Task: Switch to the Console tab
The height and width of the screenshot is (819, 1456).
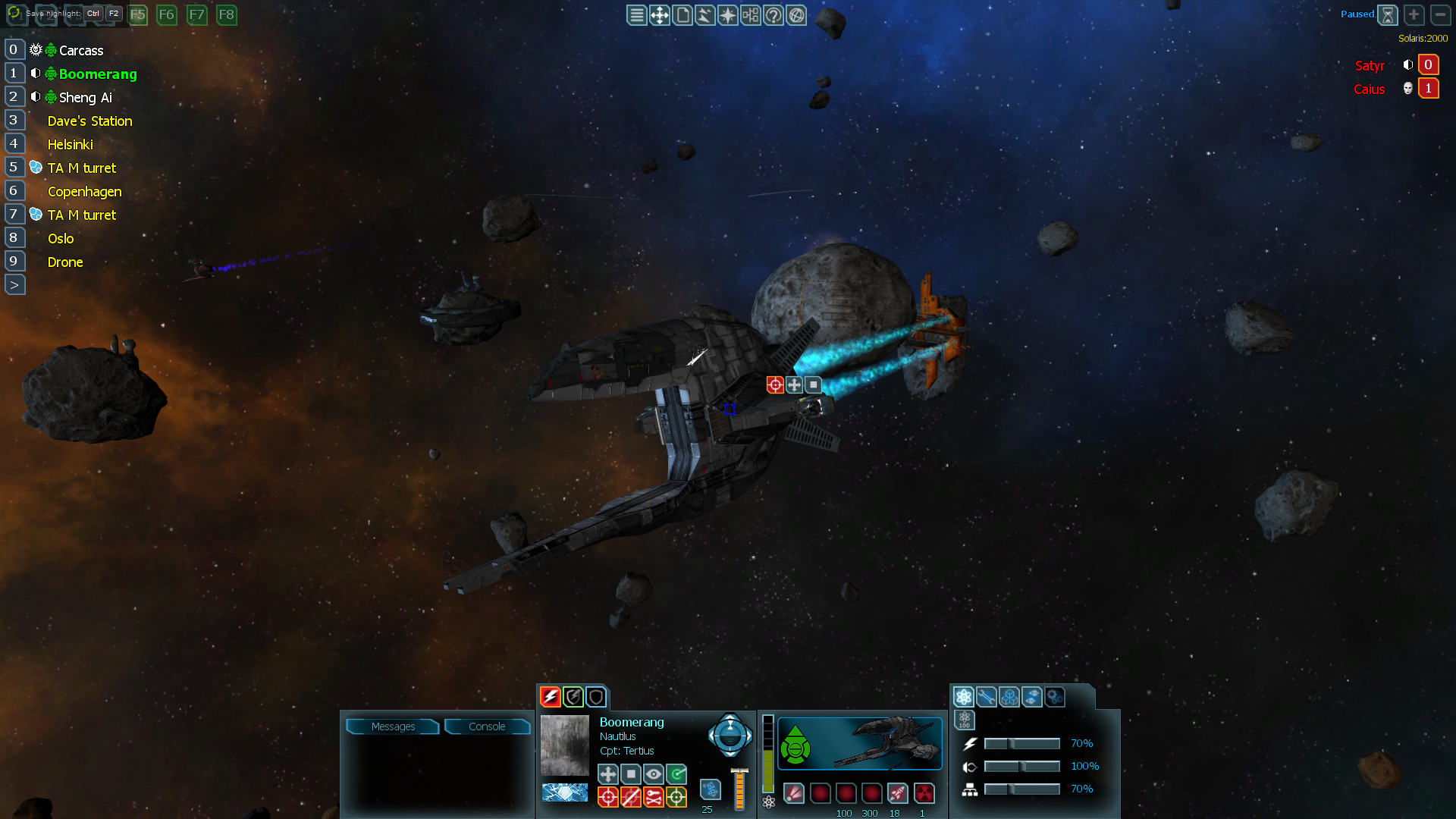Action: pos(486,726)
